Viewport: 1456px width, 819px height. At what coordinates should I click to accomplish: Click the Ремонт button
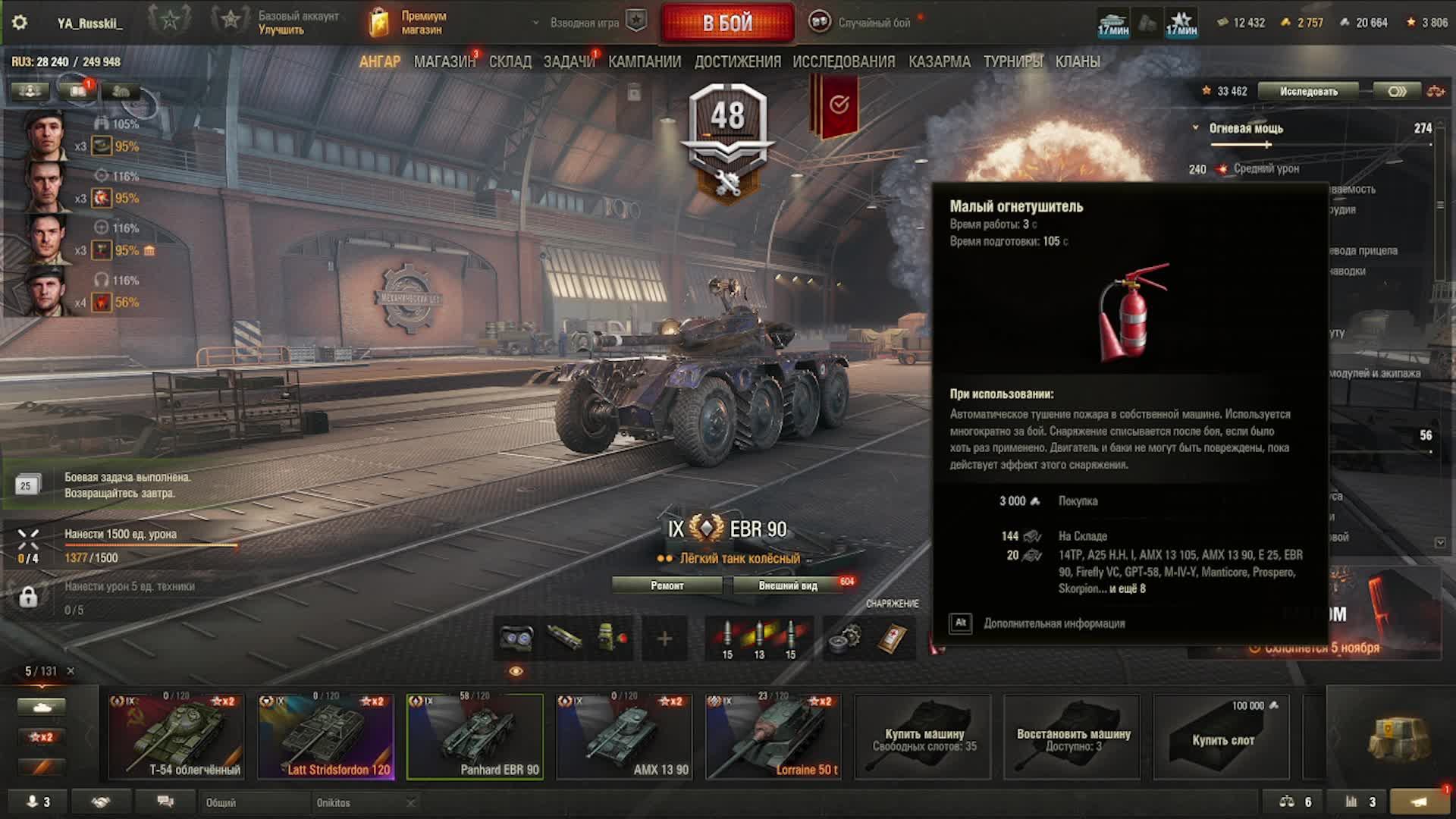coord(667,585)
